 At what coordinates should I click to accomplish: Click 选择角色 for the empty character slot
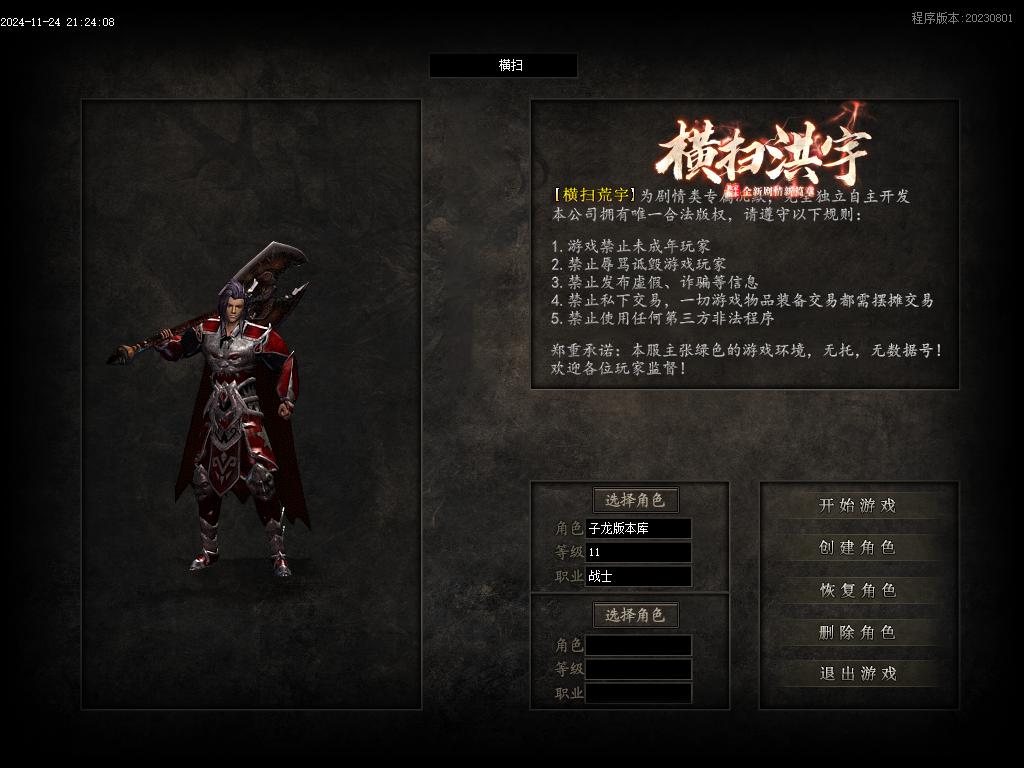(x=635, y=615)
